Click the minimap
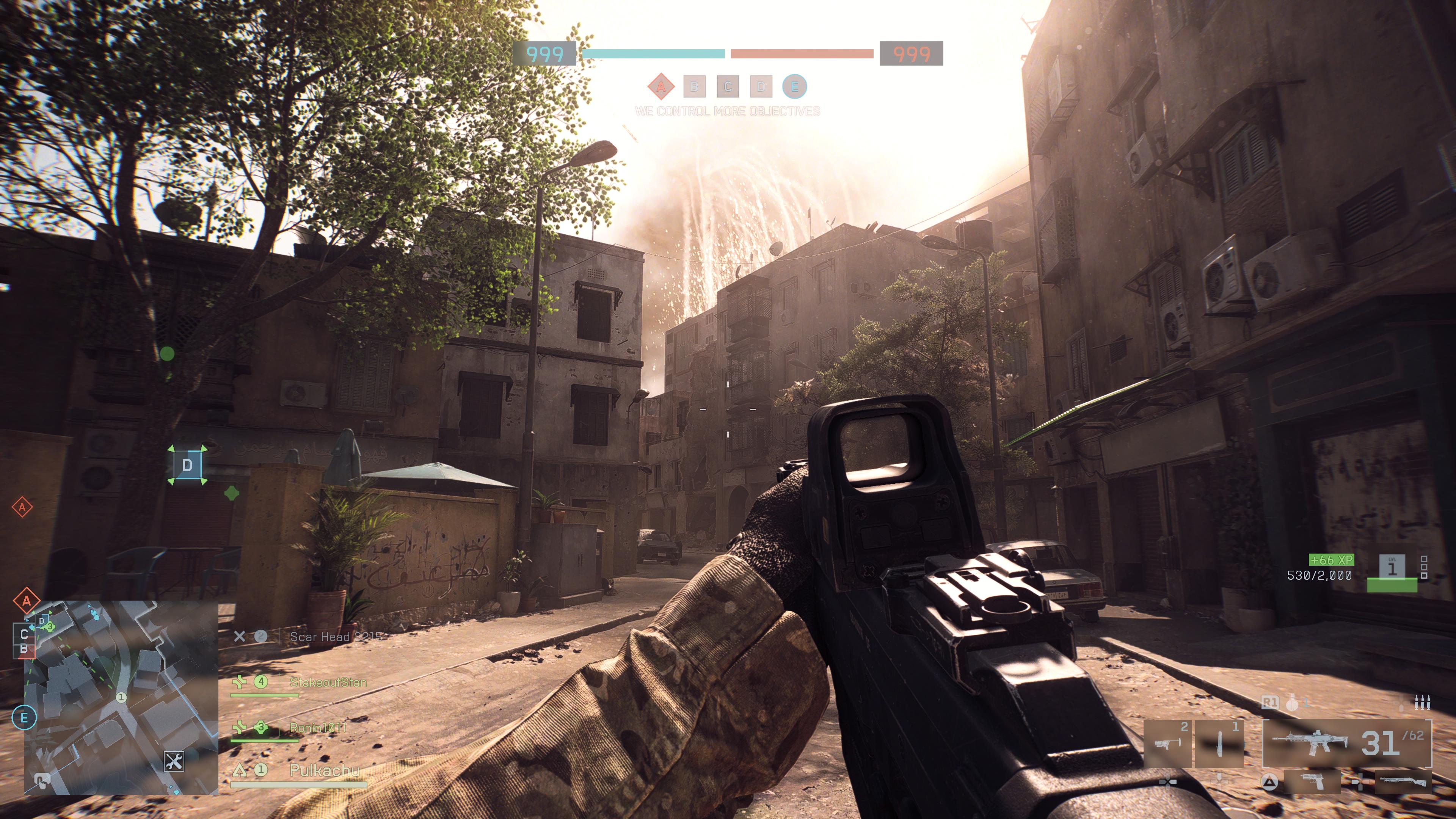 (x=121, y=698)
